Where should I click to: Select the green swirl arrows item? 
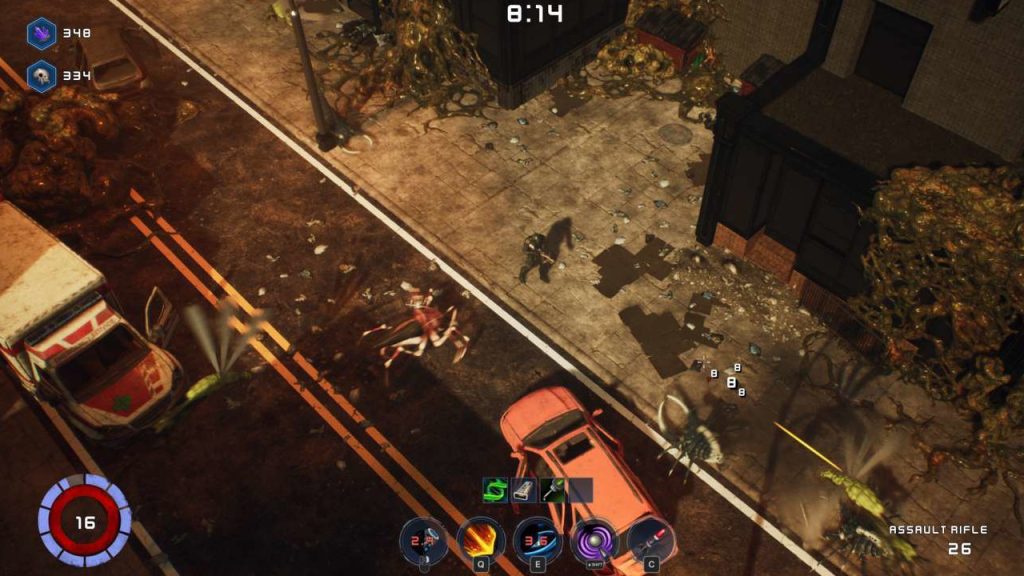point(496,489)
